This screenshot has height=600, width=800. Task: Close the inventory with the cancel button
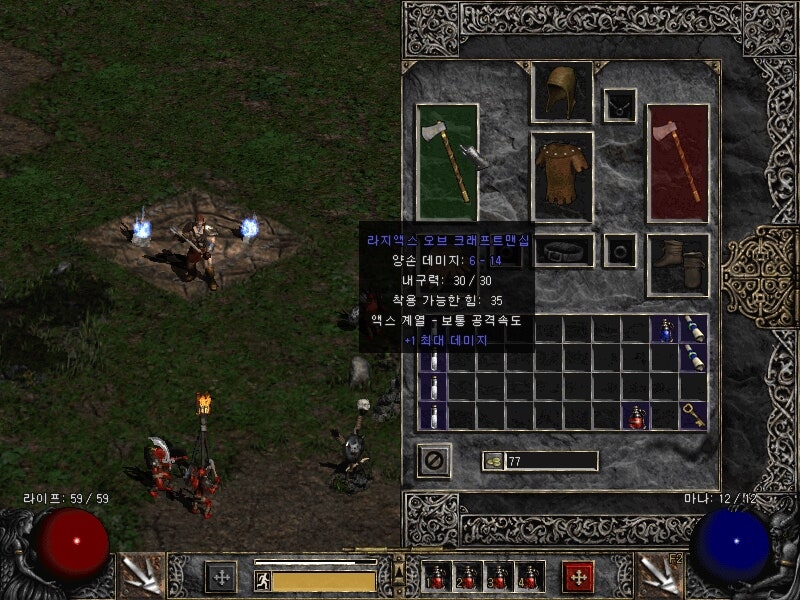(x=434, y=461)
